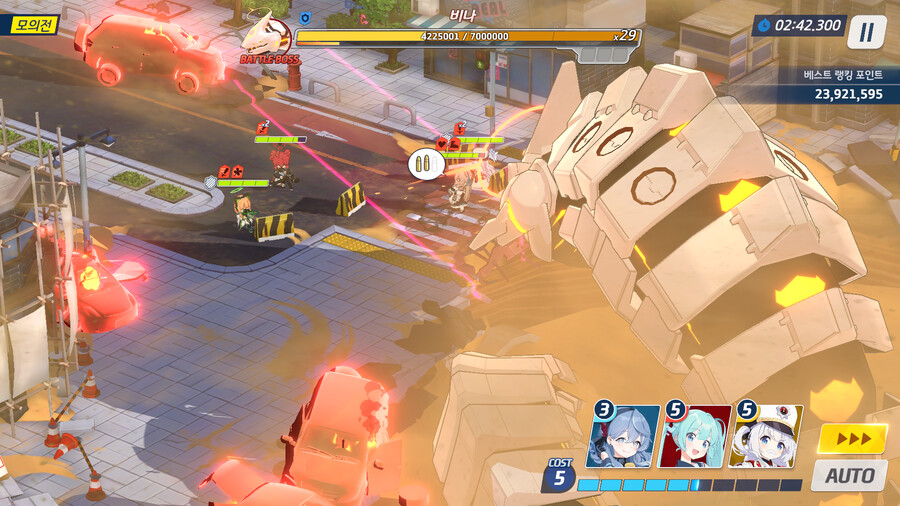Toggle the AUTO battle button
This screenshot has height=506, width=900.
(849, 475)
